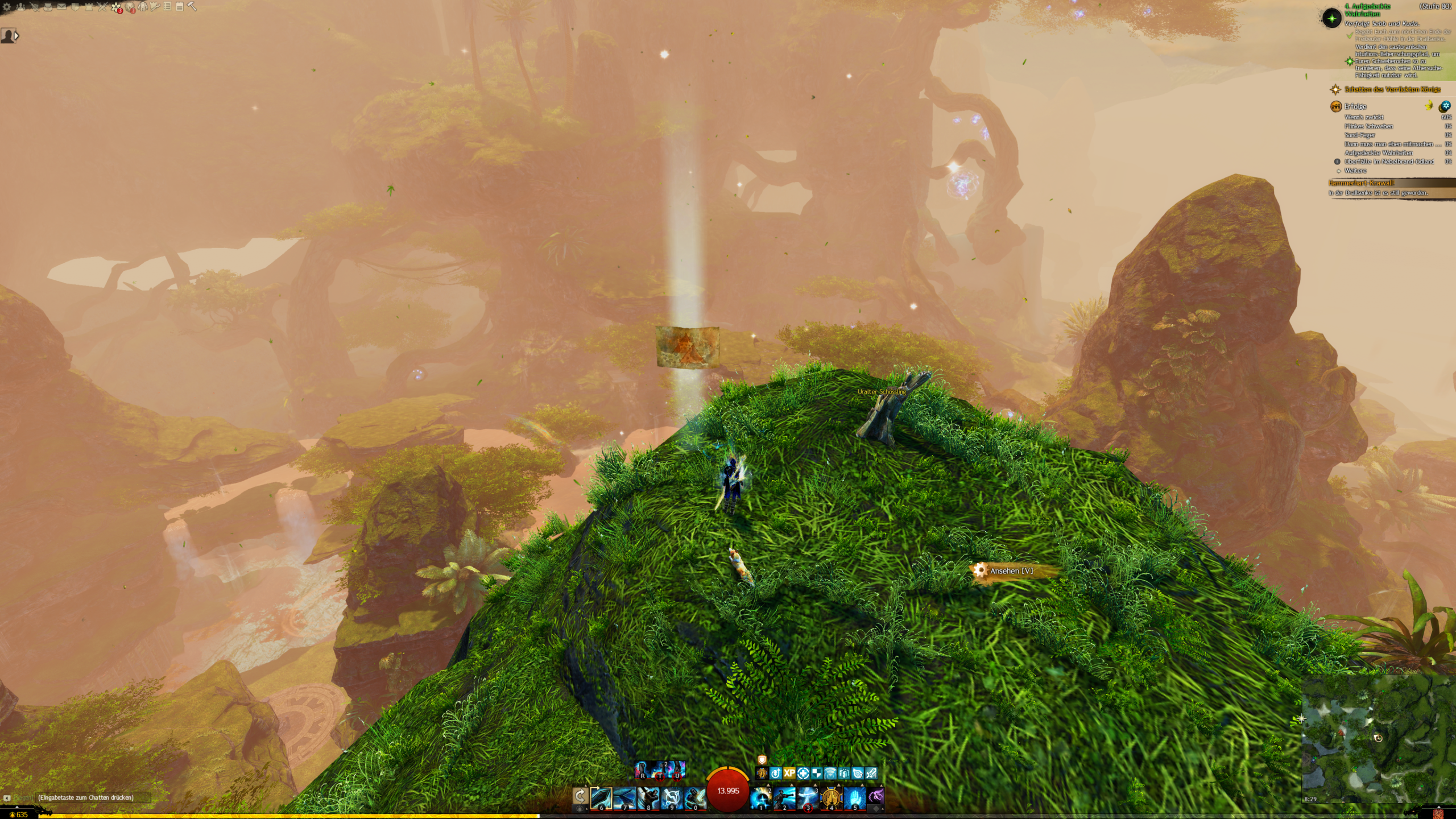Click the chat input field
Viewport: 1456px width, 819px height.
pyautogui.click(x=91, y=797)
